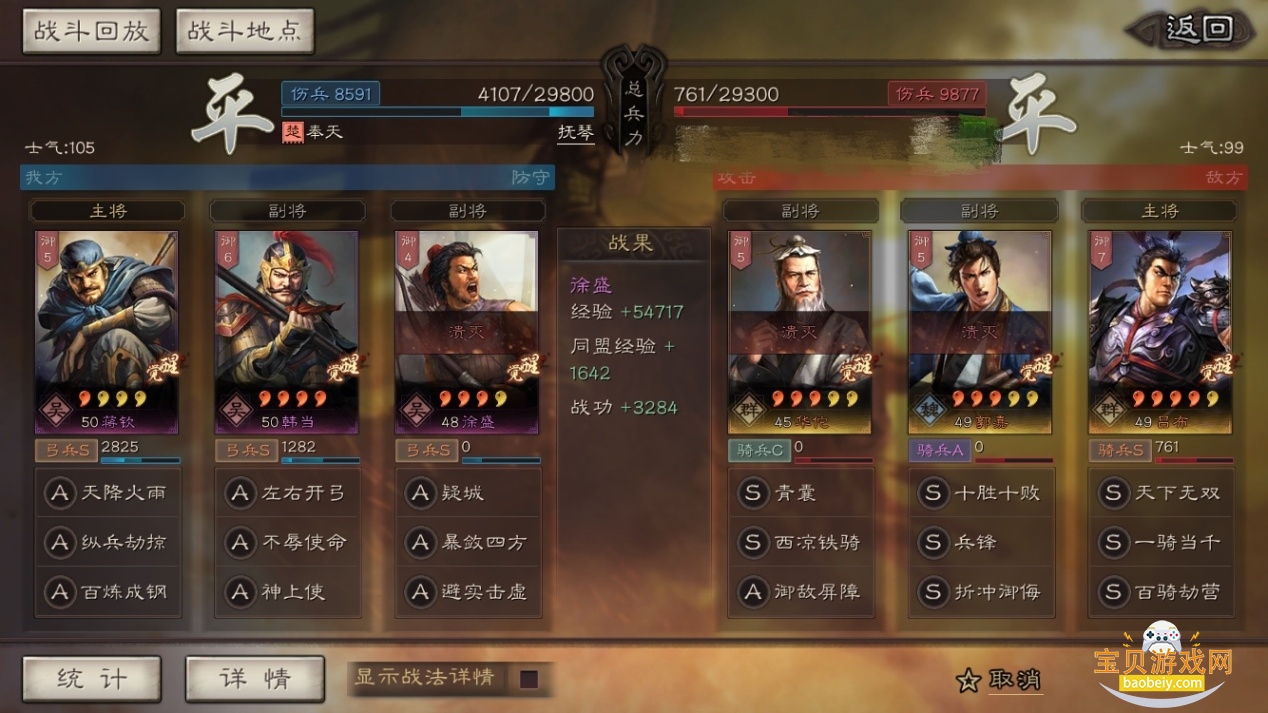View the 详情 battle details
The image size is (1268, 713).
(254, 679)
